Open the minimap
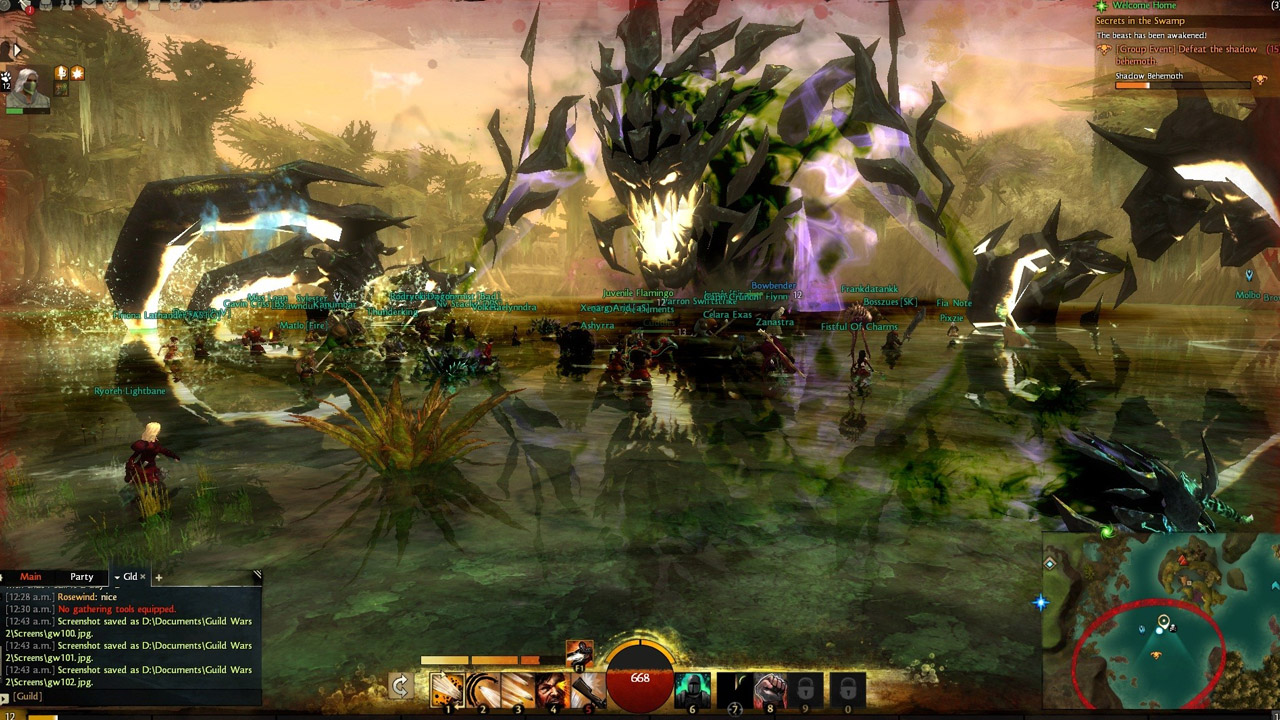1280x720 pixels. [1160, 620]
